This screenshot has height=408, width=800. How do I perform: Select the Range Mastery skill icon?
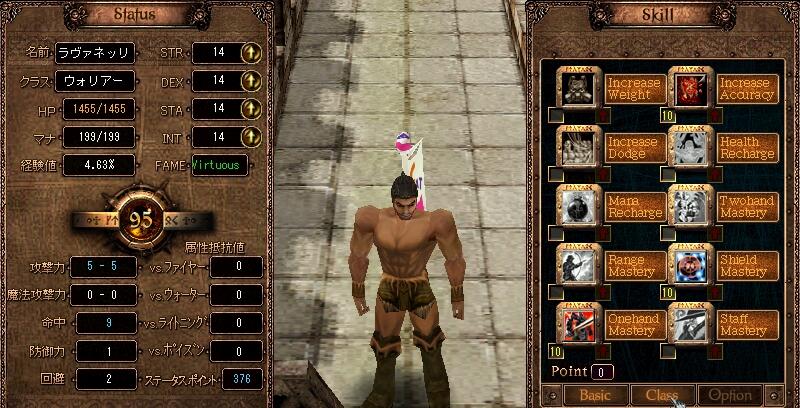[x=577, y=264]
